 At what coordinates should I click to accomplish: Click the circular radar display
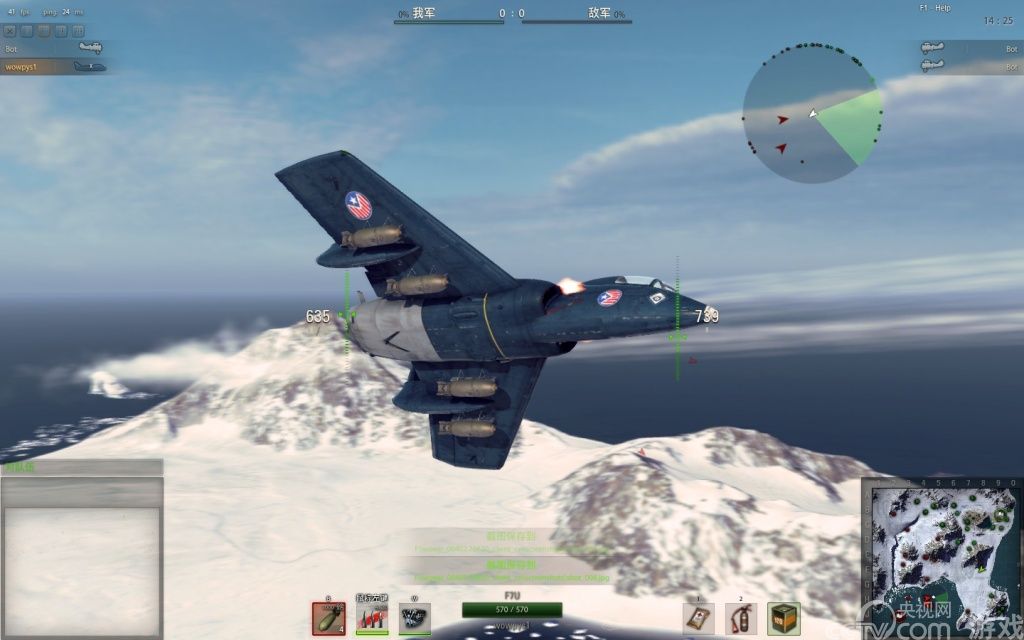[812, 113]
